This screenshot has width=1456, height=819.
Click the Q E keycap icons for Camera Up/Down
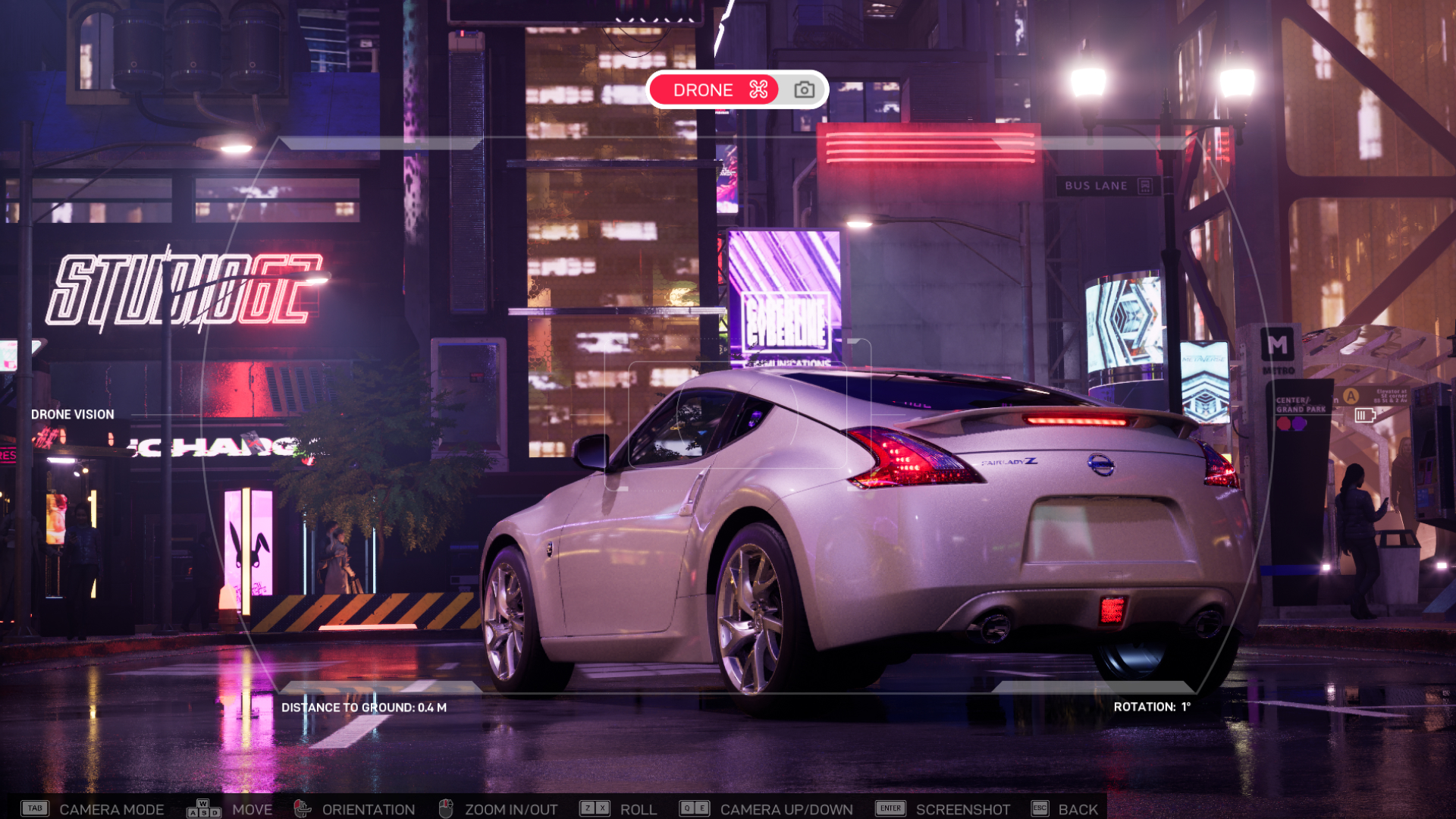(x=696, y=808)
